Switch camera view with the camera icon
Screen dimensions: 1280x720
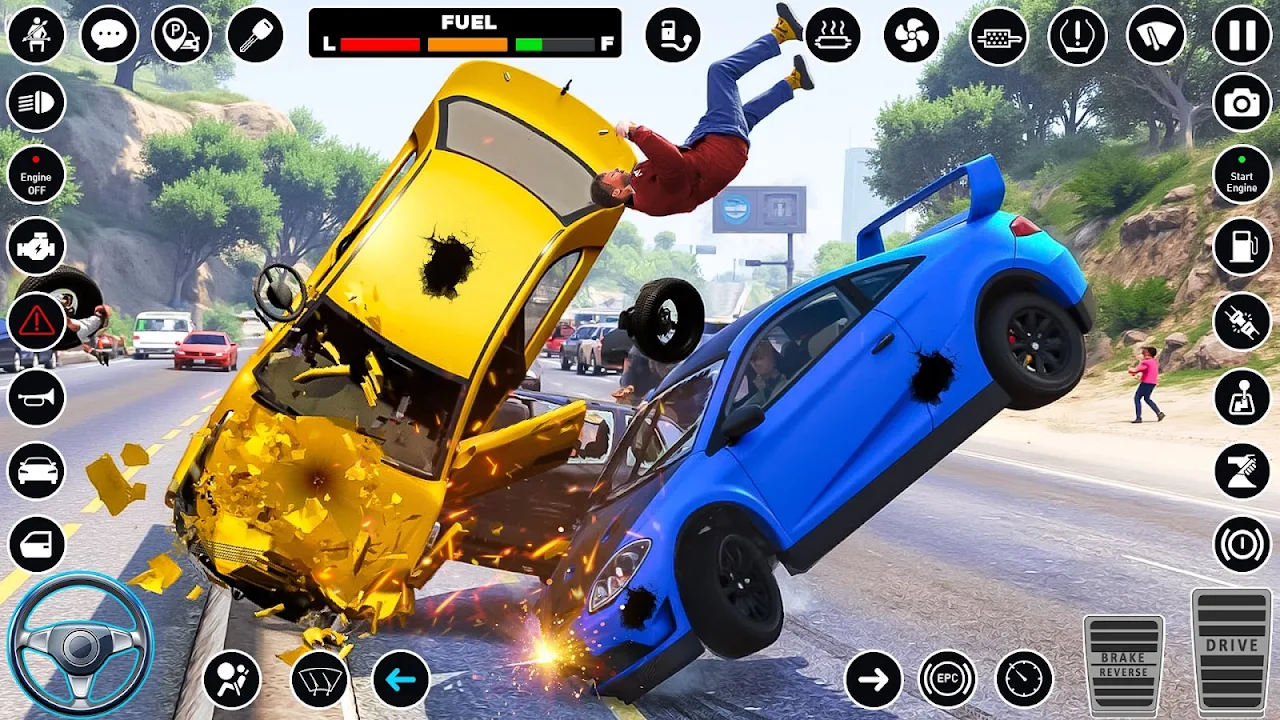click(1242, 102)
